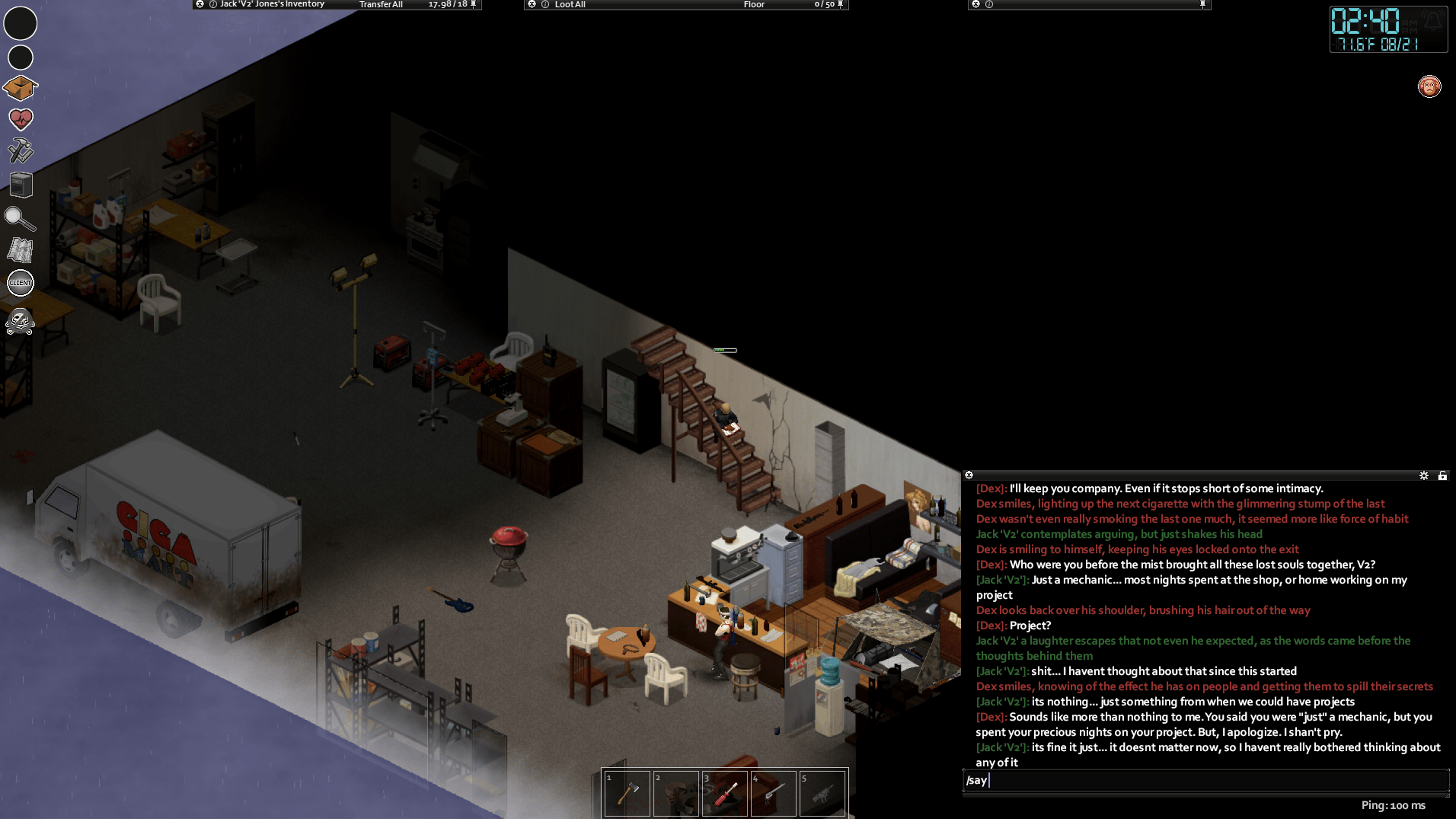
Task: Click the magnifying glass search icon
Action: point(20,219)
